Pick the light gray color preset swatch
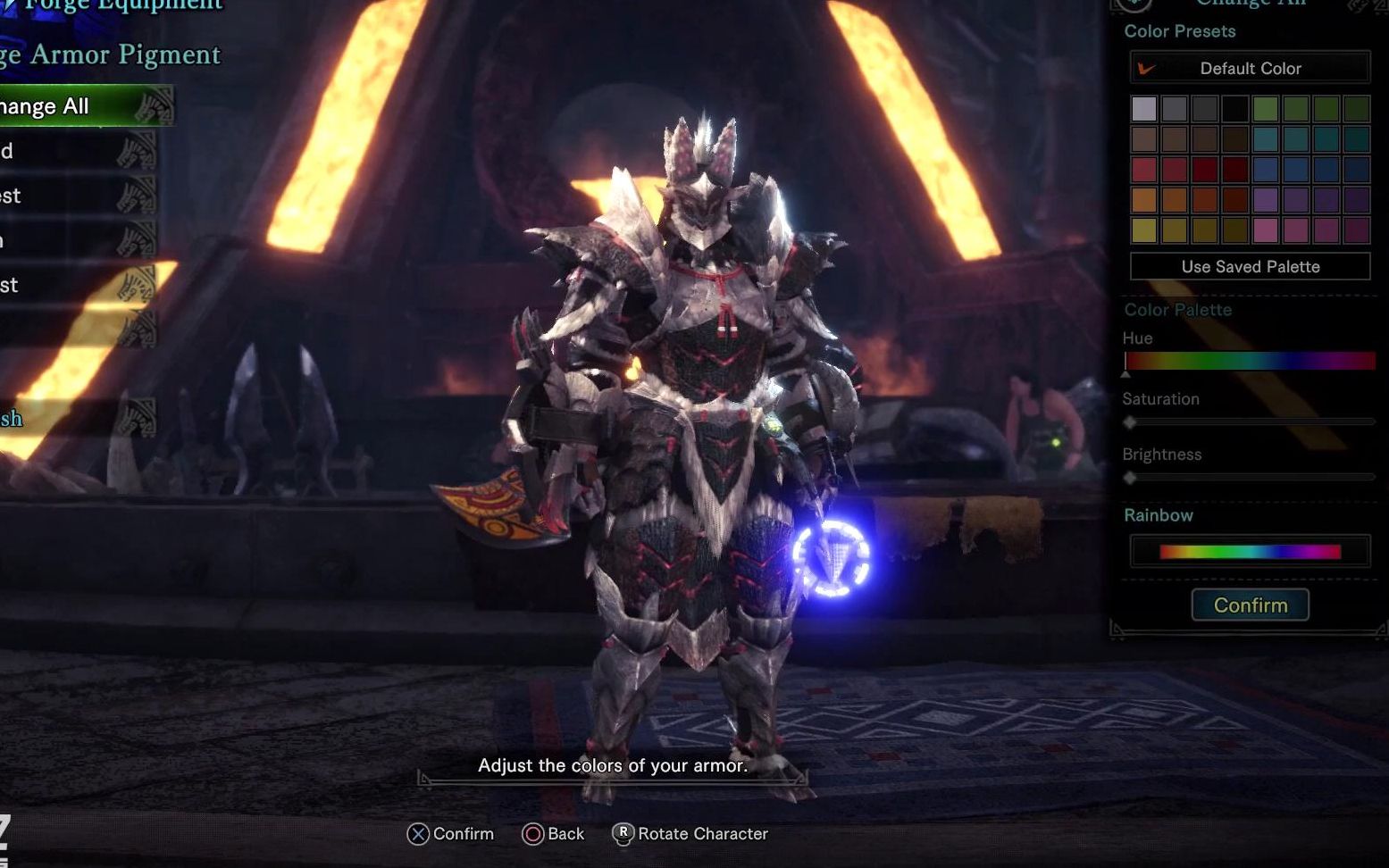Screen dimensions: 1389x868 pyautogui.click(x=1144, y=109)
